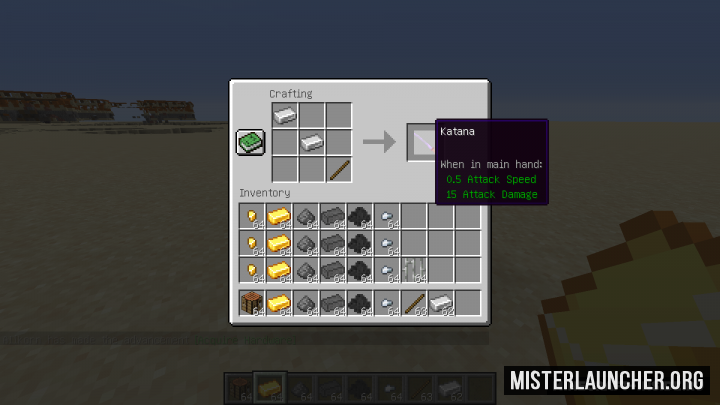Pick up the stick in the crafting grid
This screenshot has width=720, height=405.
click(339, 169)
